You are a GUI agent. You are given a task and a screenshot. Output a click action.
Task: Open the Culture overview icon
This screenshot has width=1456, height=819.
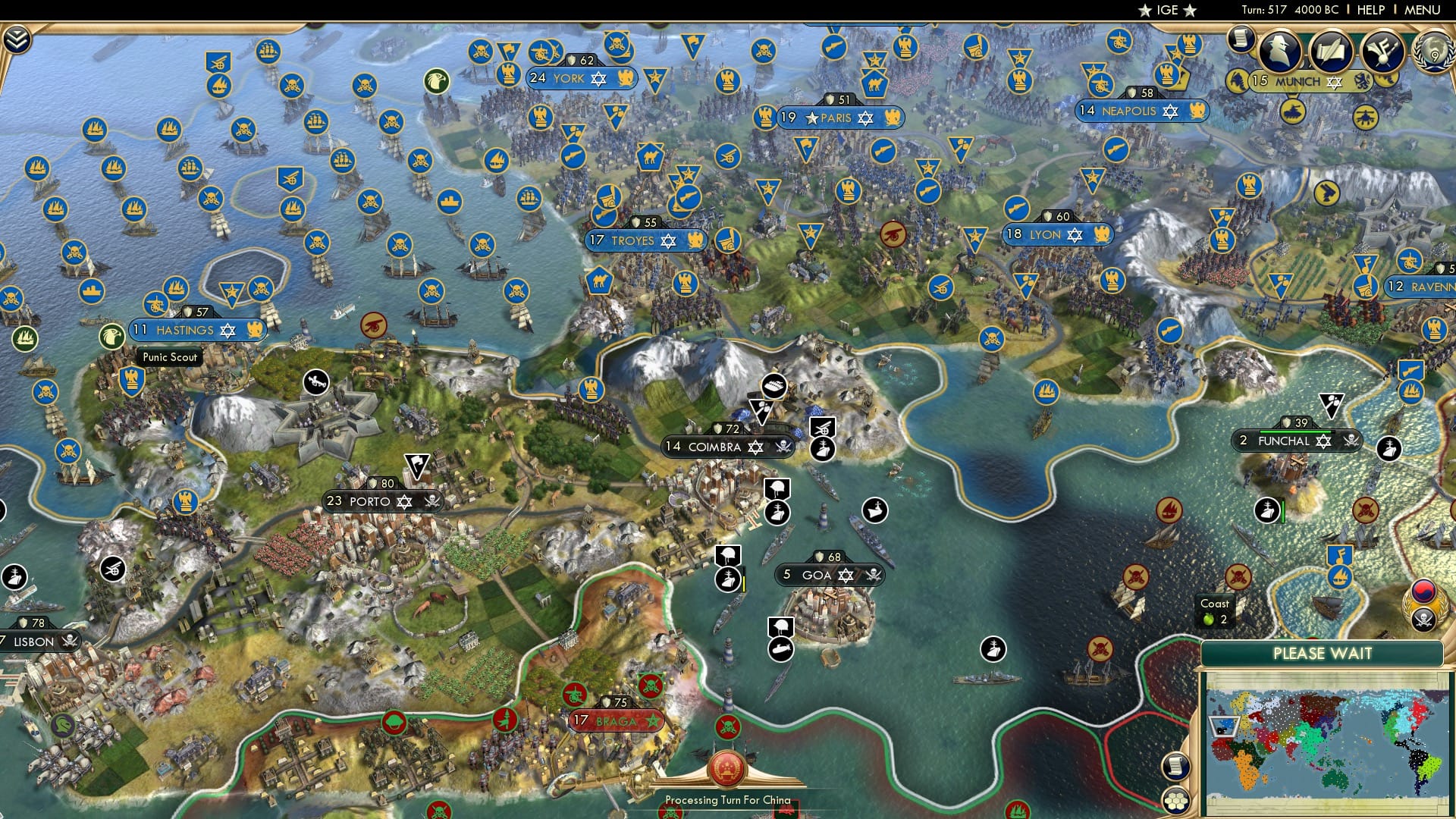pos(1384,49)
